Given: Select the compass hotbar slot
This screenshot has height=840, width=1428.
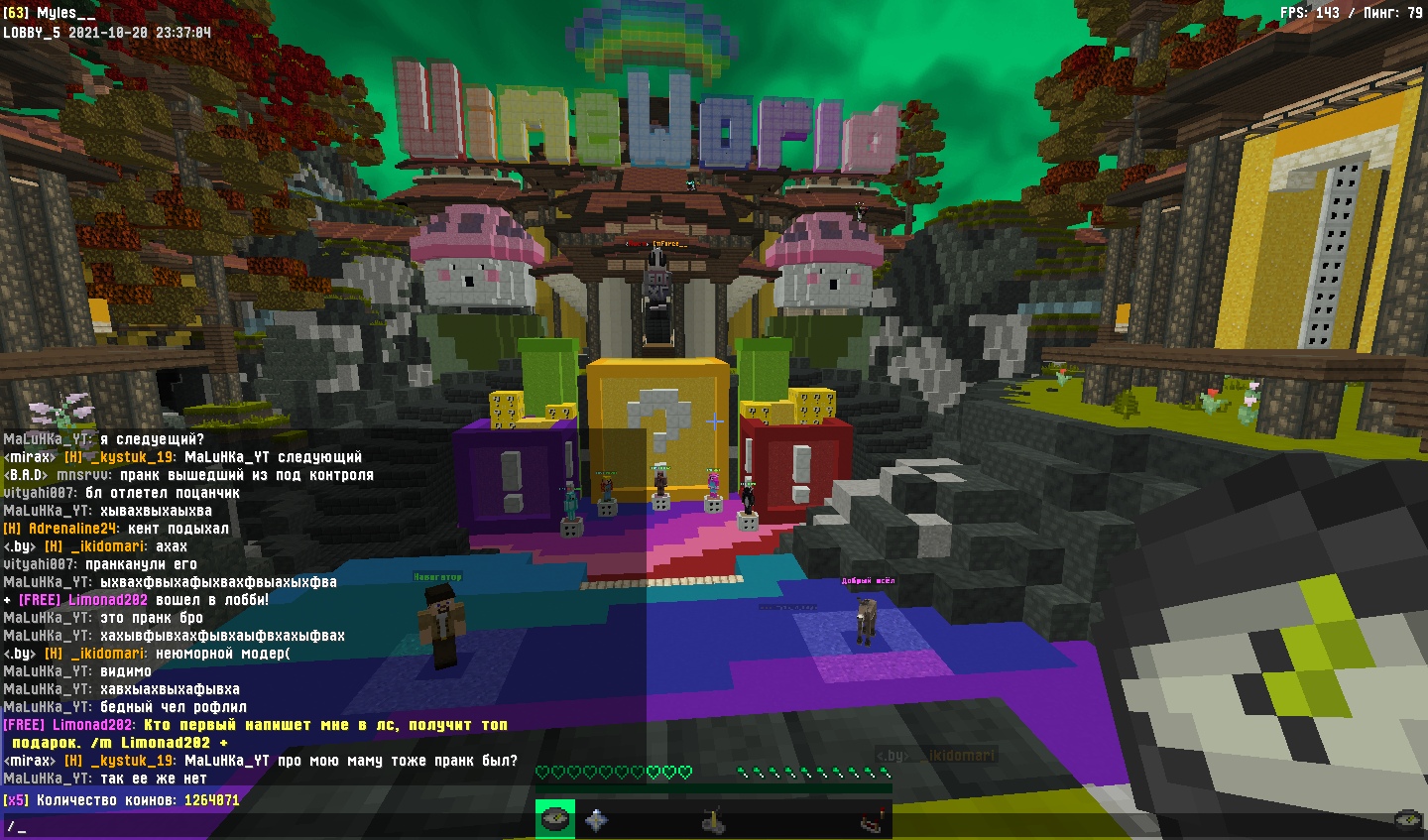Looking at the screenshot, I should [554, 819].
